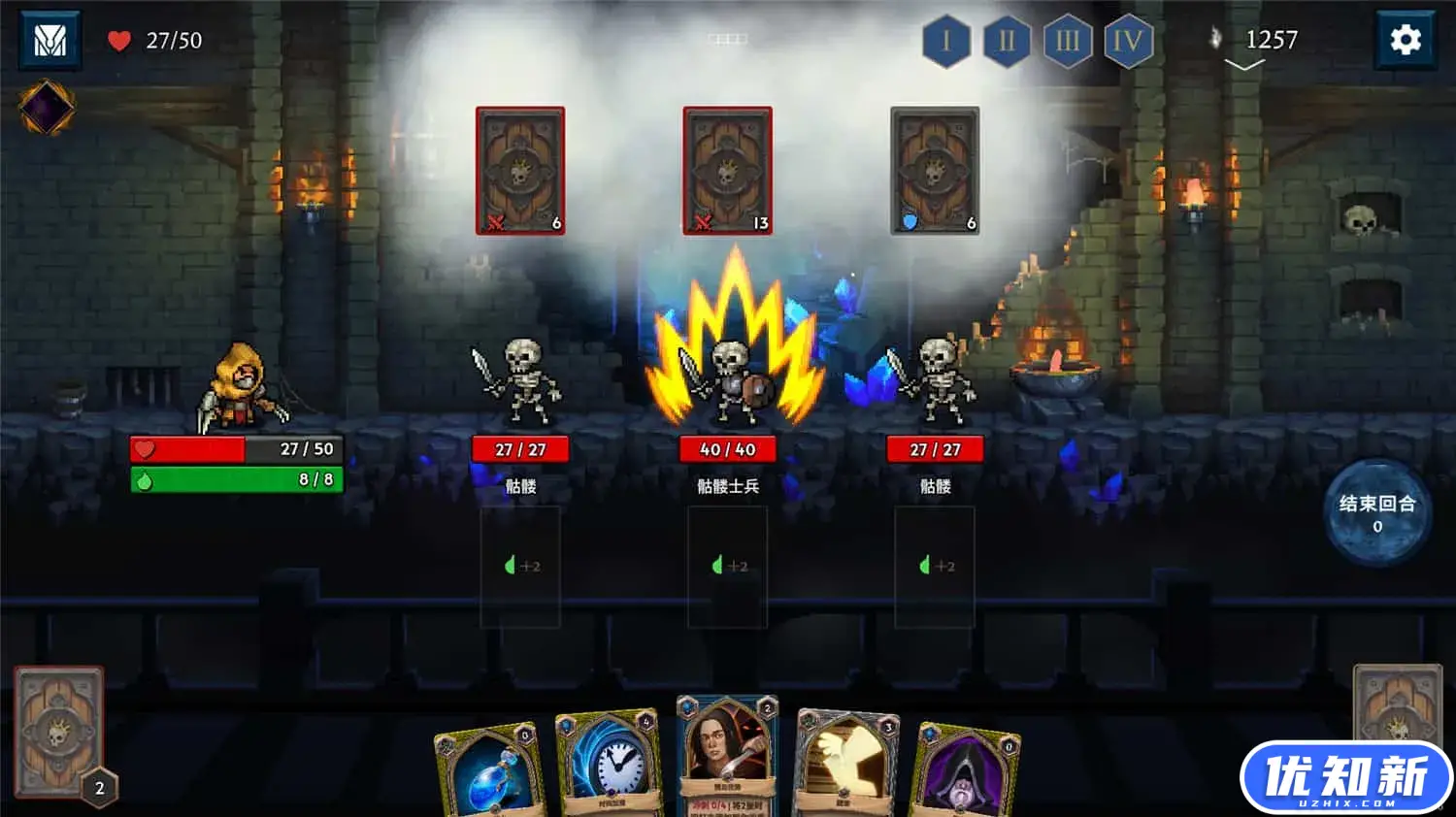
Task: Open the settings gear menu
Action: pyautogui.click(x=1406, y=41)
